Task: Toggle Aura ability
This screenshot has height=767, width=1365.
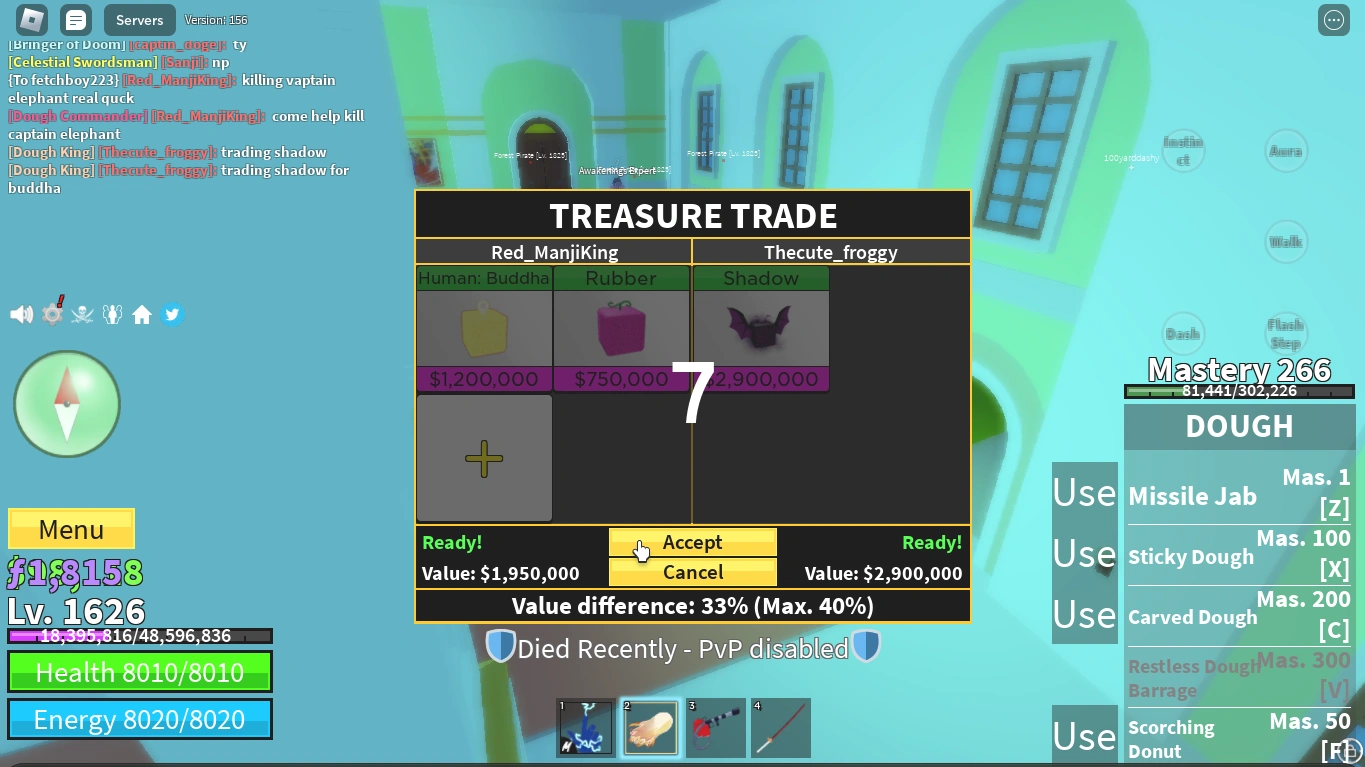Action: (1286, 150)
